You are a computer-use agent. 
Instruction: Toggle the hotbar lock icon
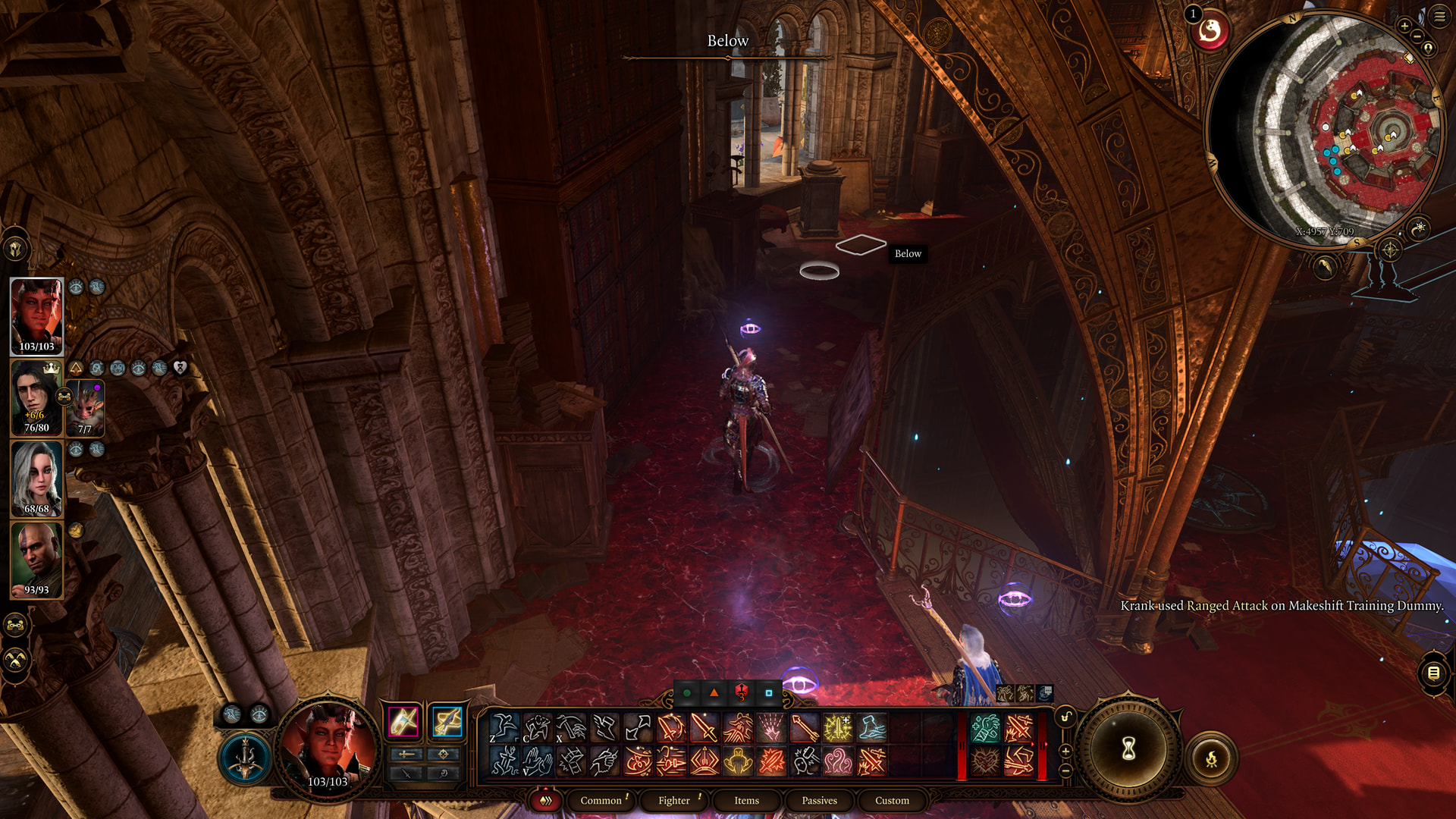pos(1065,717)
